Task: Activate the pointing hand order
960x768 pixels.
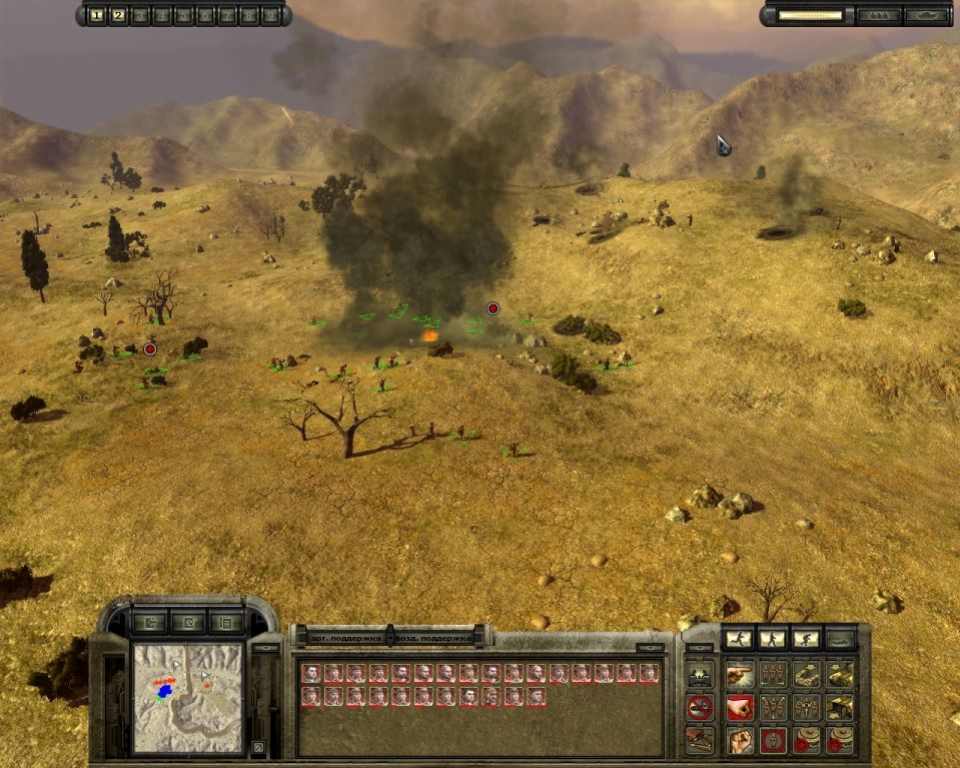Action: (x=740, y=674)
